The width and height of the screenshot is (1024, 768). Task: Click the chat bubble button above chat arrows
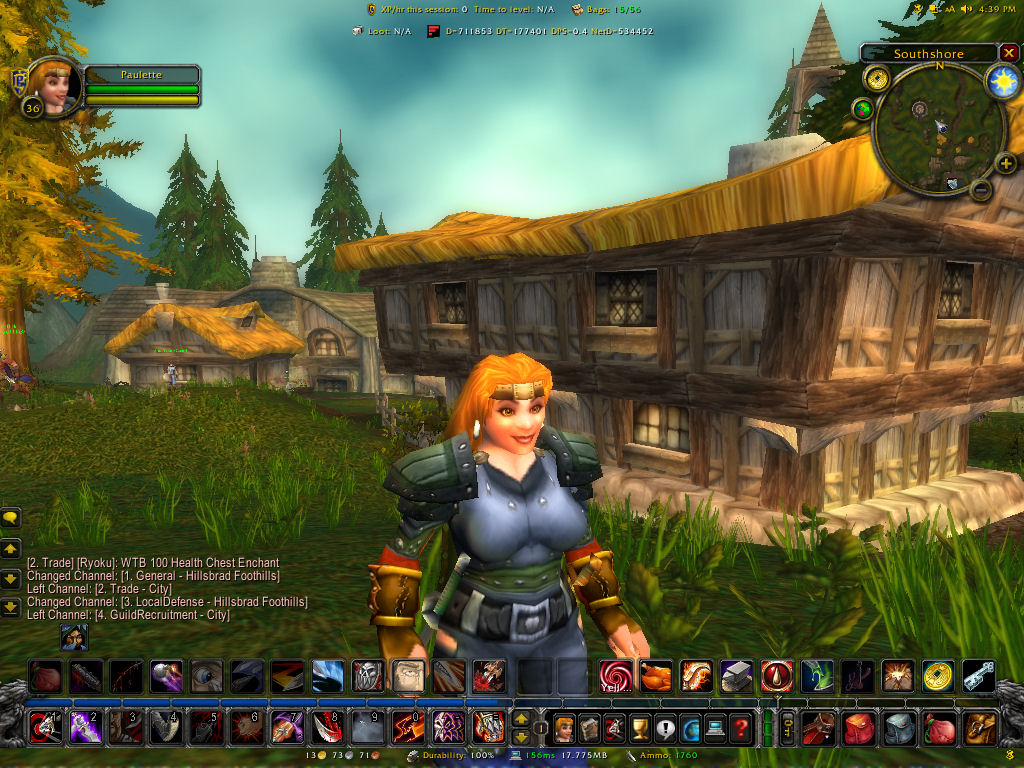[x=11, y=518]
